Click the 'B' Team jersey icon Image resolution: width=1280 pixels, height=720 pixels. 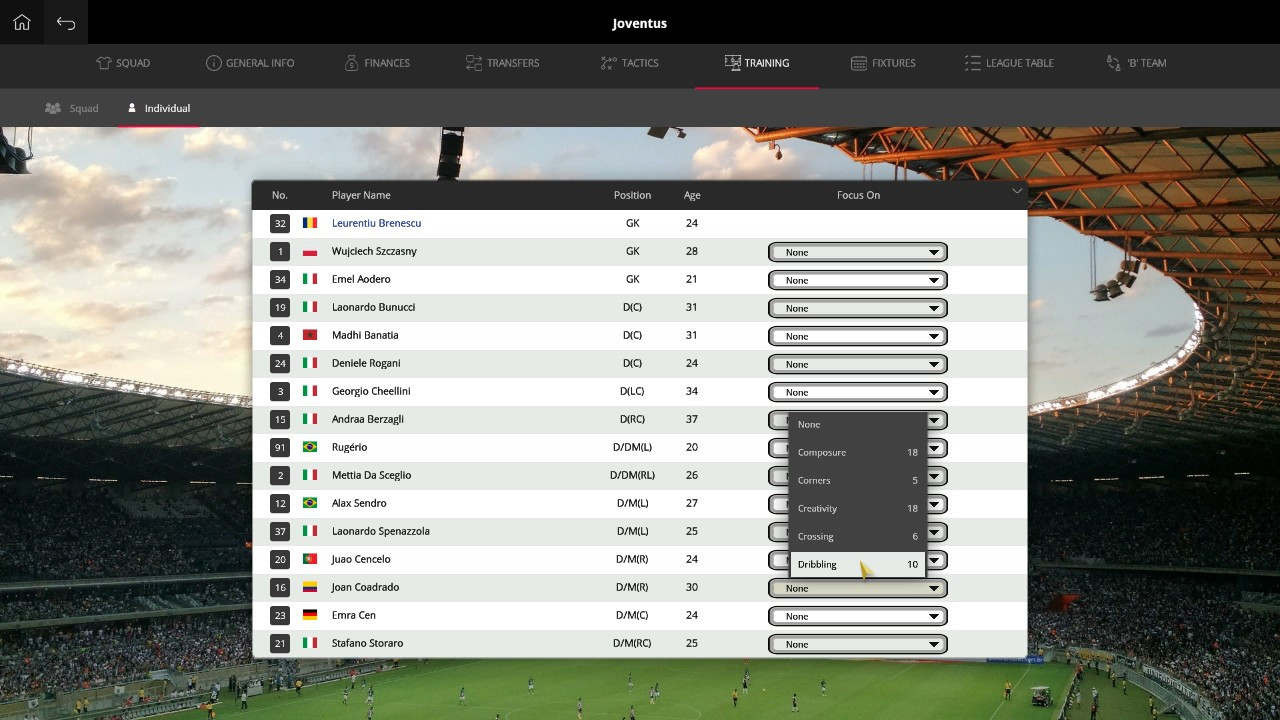point(1113,62)
